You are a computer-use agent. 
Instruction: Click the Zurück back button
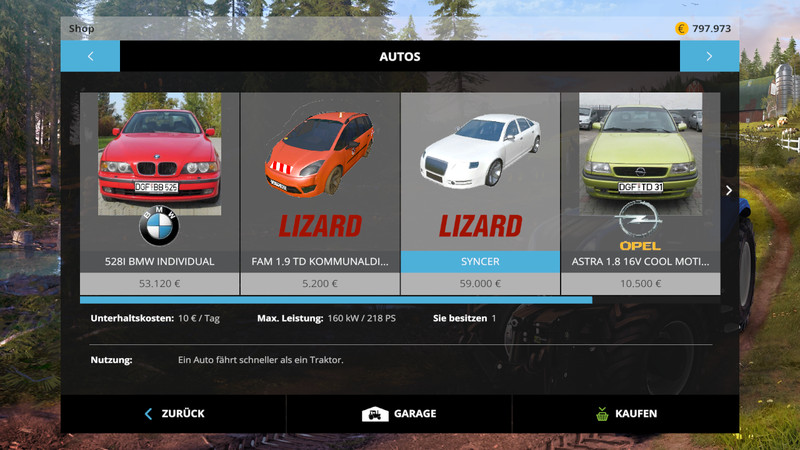[174, 413]
